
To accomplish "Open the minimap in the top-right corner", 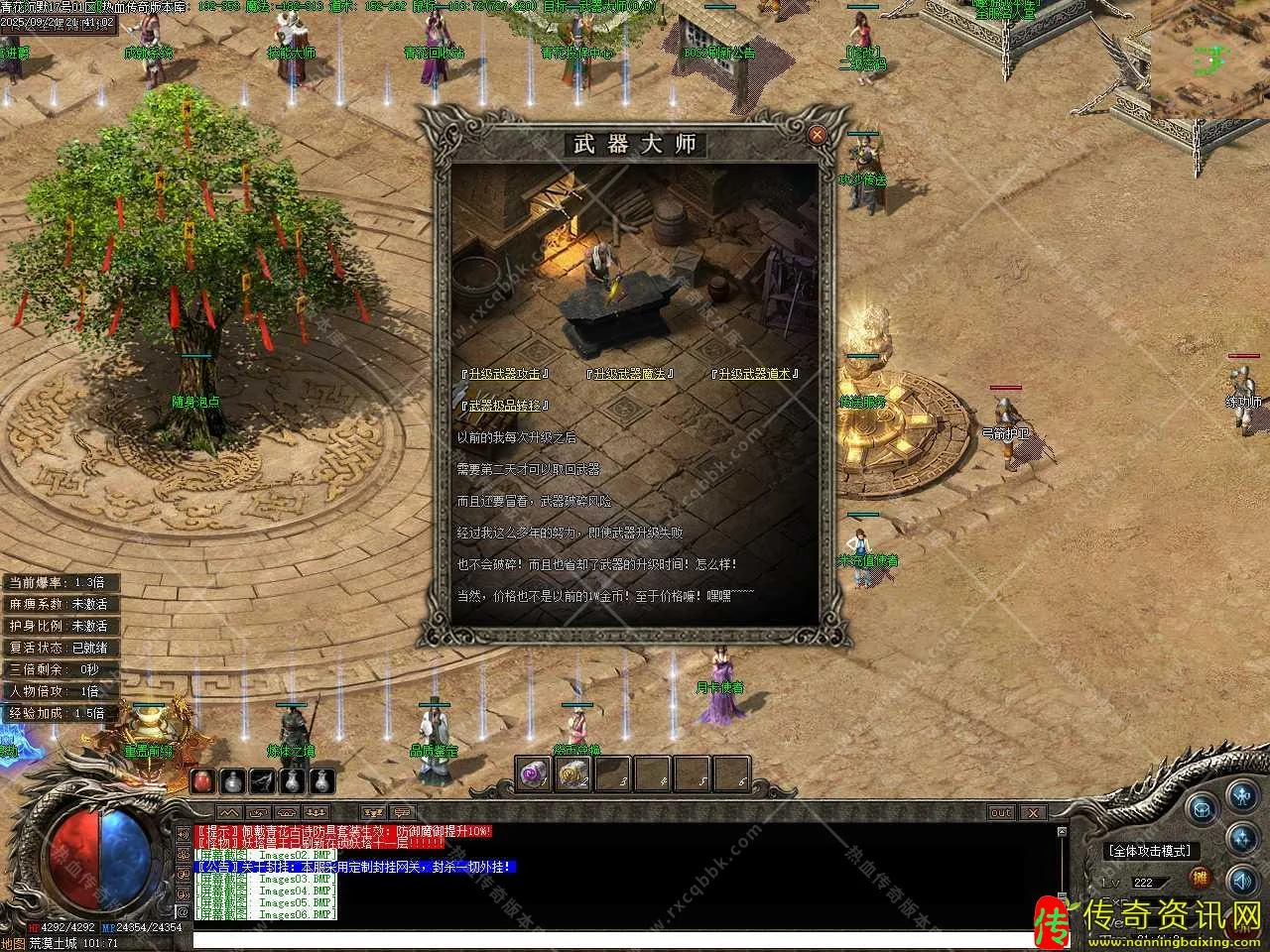I will click(x=1210, y=59).
